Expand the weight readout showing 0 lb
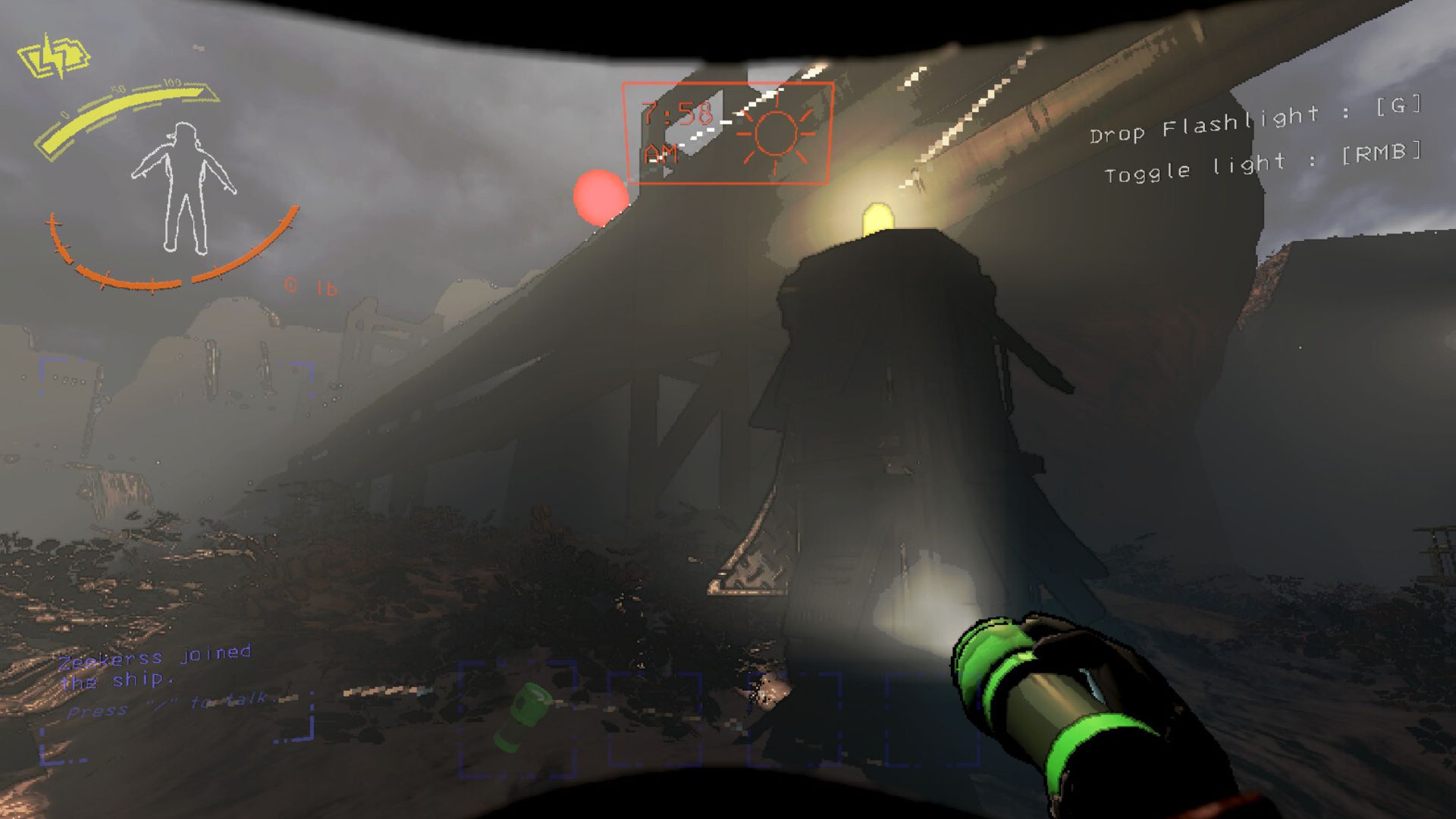 click(309, 287)
